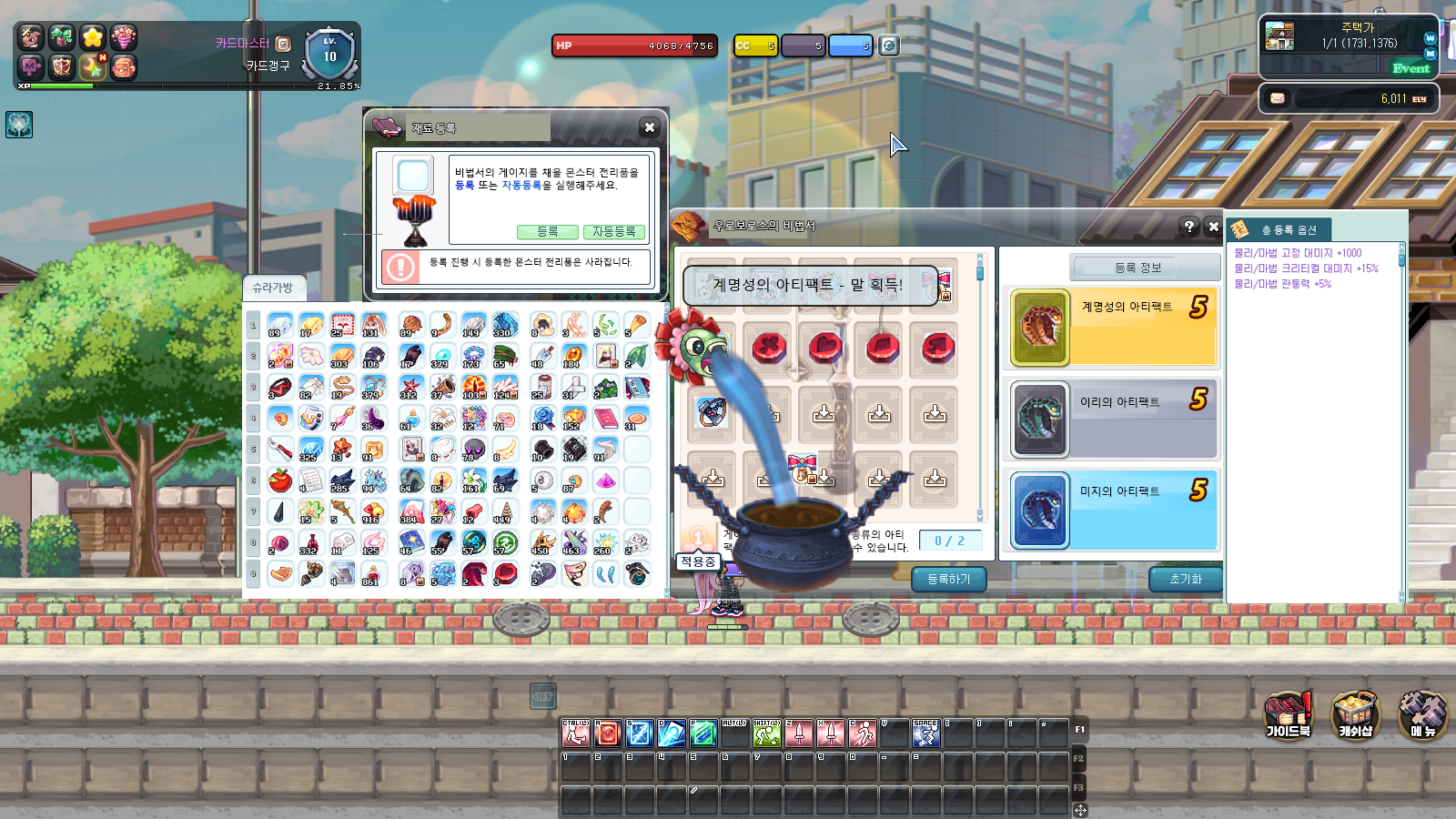Open the Event button near the minimap
Image resolution: width=1456 pixels, height=819 pixels.
tap(1410, 68)
